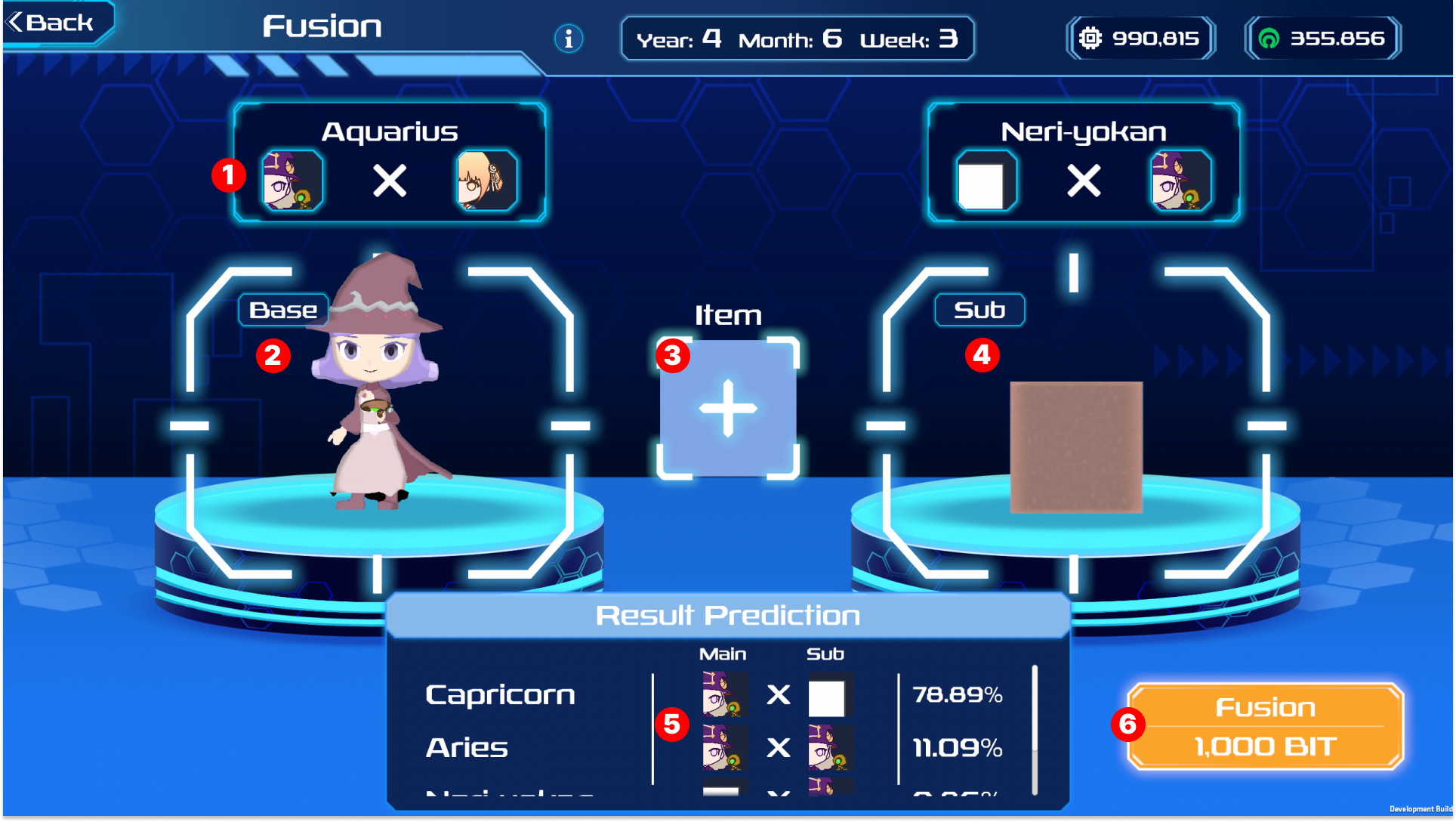The height and width of the screenshot is (822, 1456).
Task: Start fusion for 1,000 BIT
Action: tap(1265, 727)
